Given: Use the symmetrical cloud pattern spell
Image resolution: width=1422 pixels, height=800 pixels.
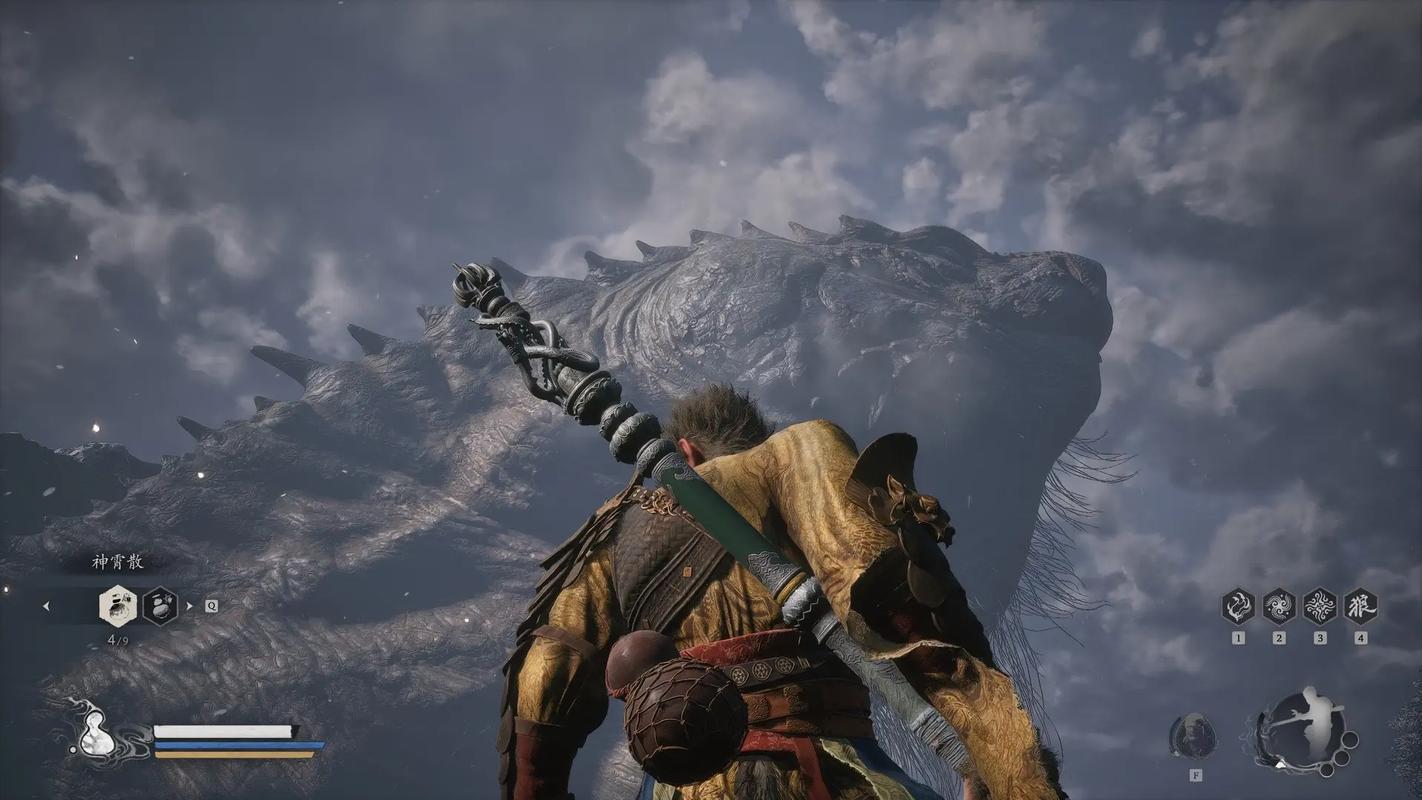Looking at the screenshot, I should coord(1320,607).
